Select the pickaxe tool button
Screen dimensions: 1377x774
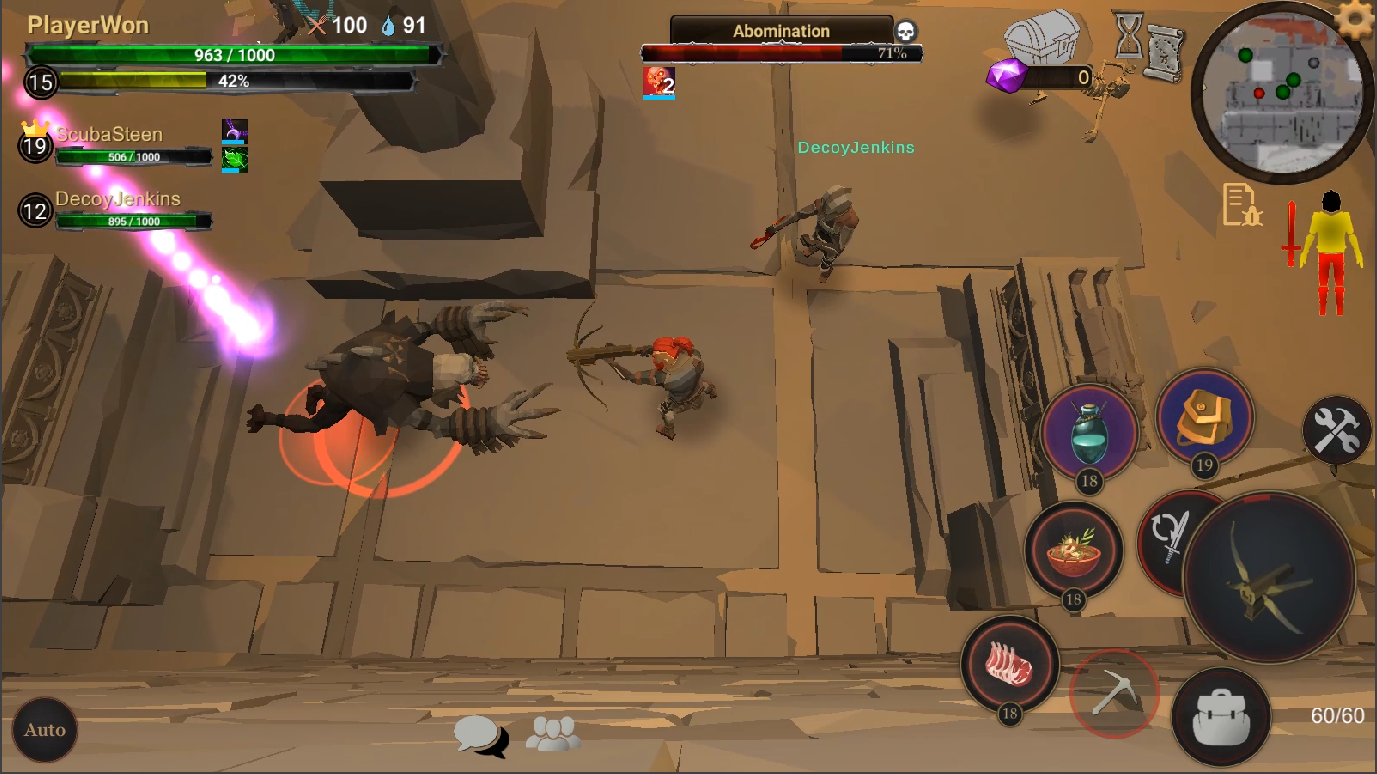coord(1113,692)
